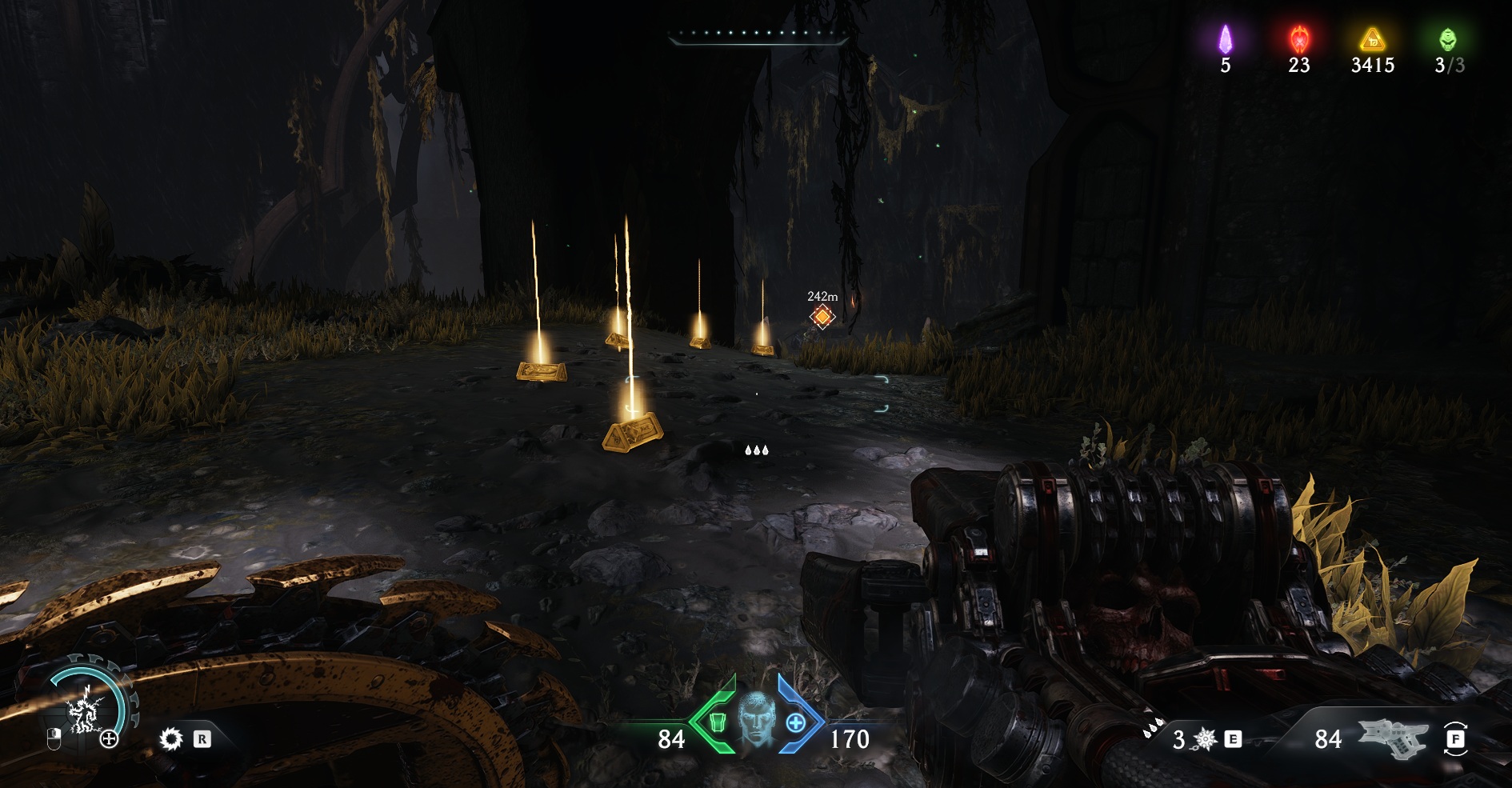Click the Slayer face portrait
Viewport: 1512px width, 788px height.
pos(756,723)
